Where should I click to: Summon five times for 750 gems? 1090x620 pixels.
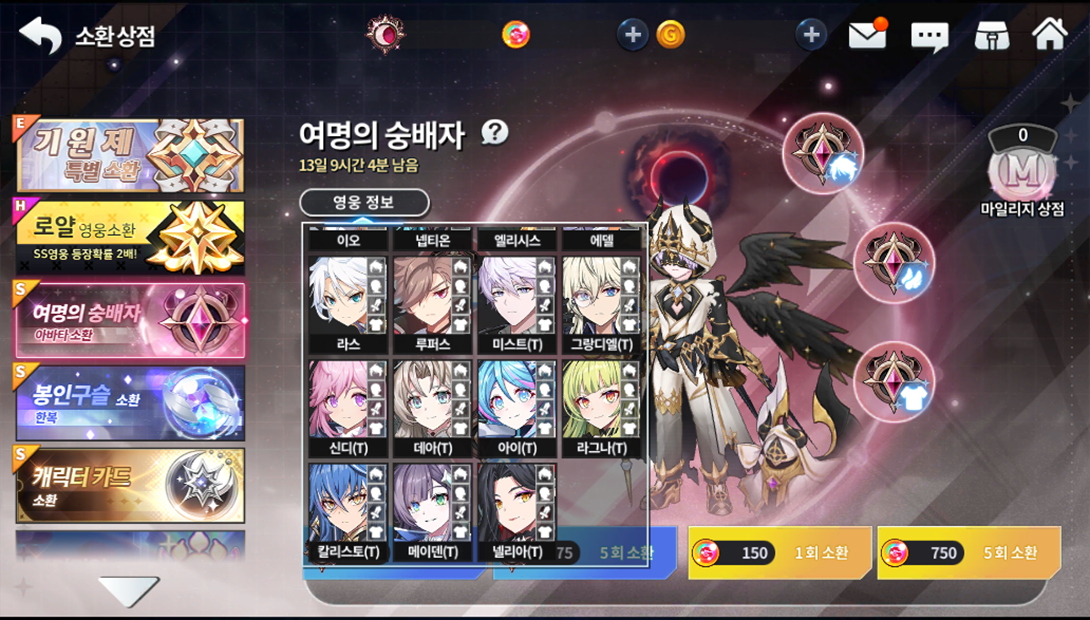[968, 553]
